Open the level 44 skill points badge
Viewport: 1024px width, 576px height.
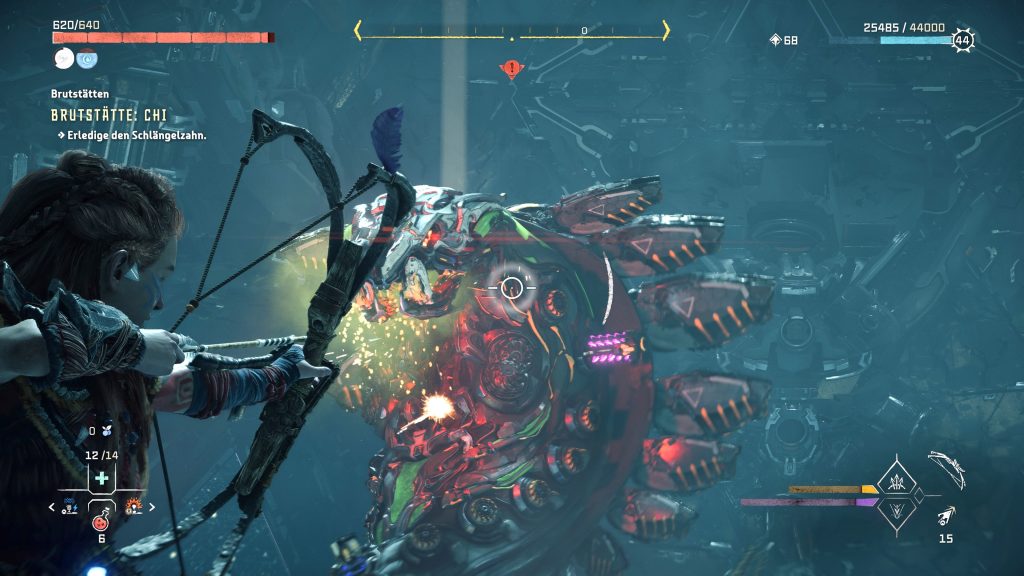click(962, 40)
